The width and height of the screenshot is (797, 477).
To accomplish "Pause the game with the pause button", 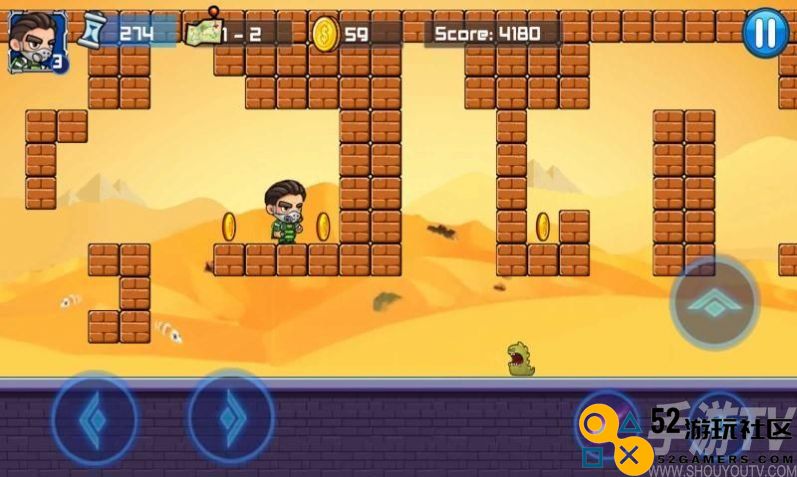I will click(x=764, y=33).
